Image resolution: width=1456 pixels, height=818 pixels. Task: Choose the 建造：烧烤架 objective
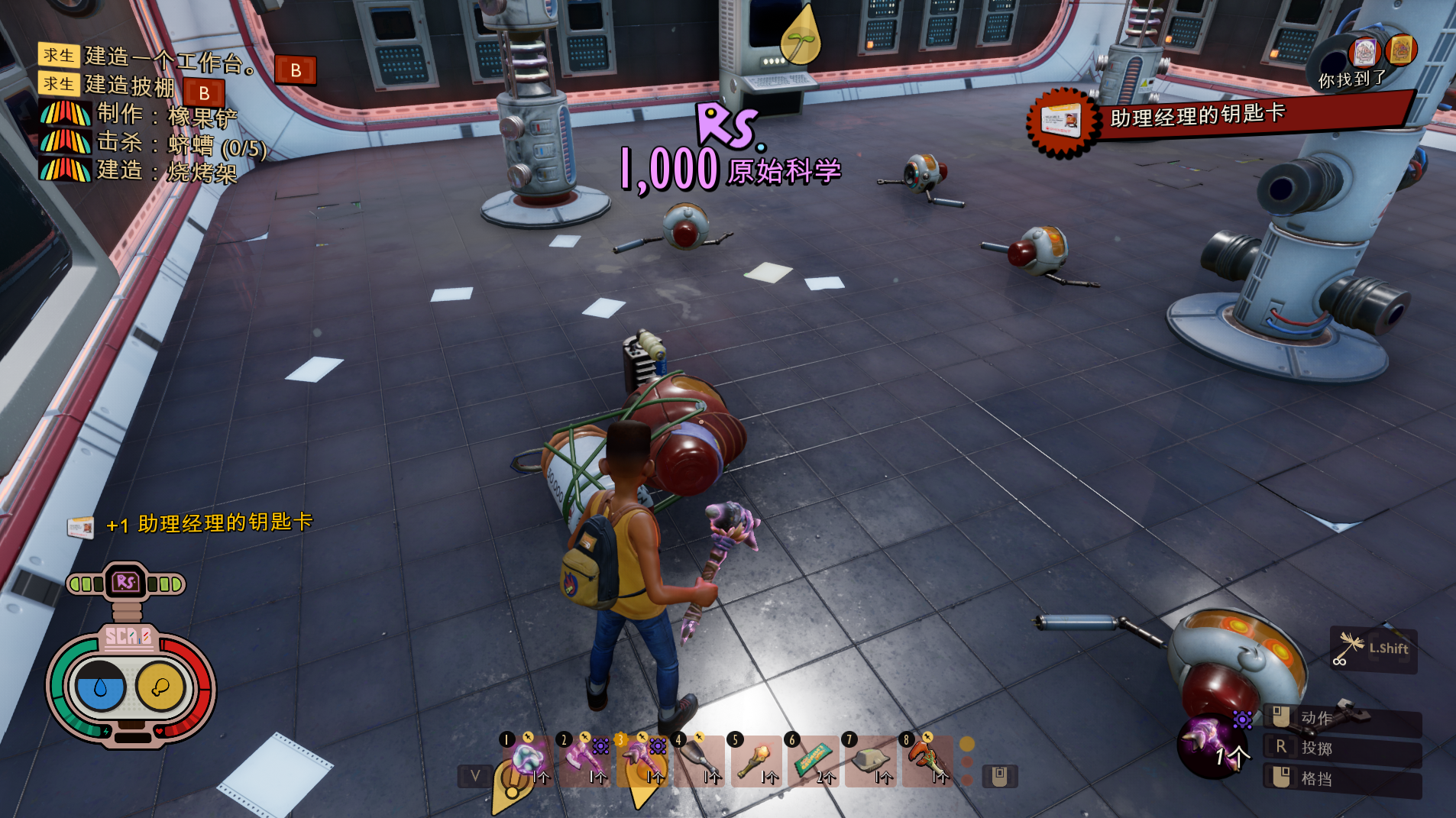point(167,171)
